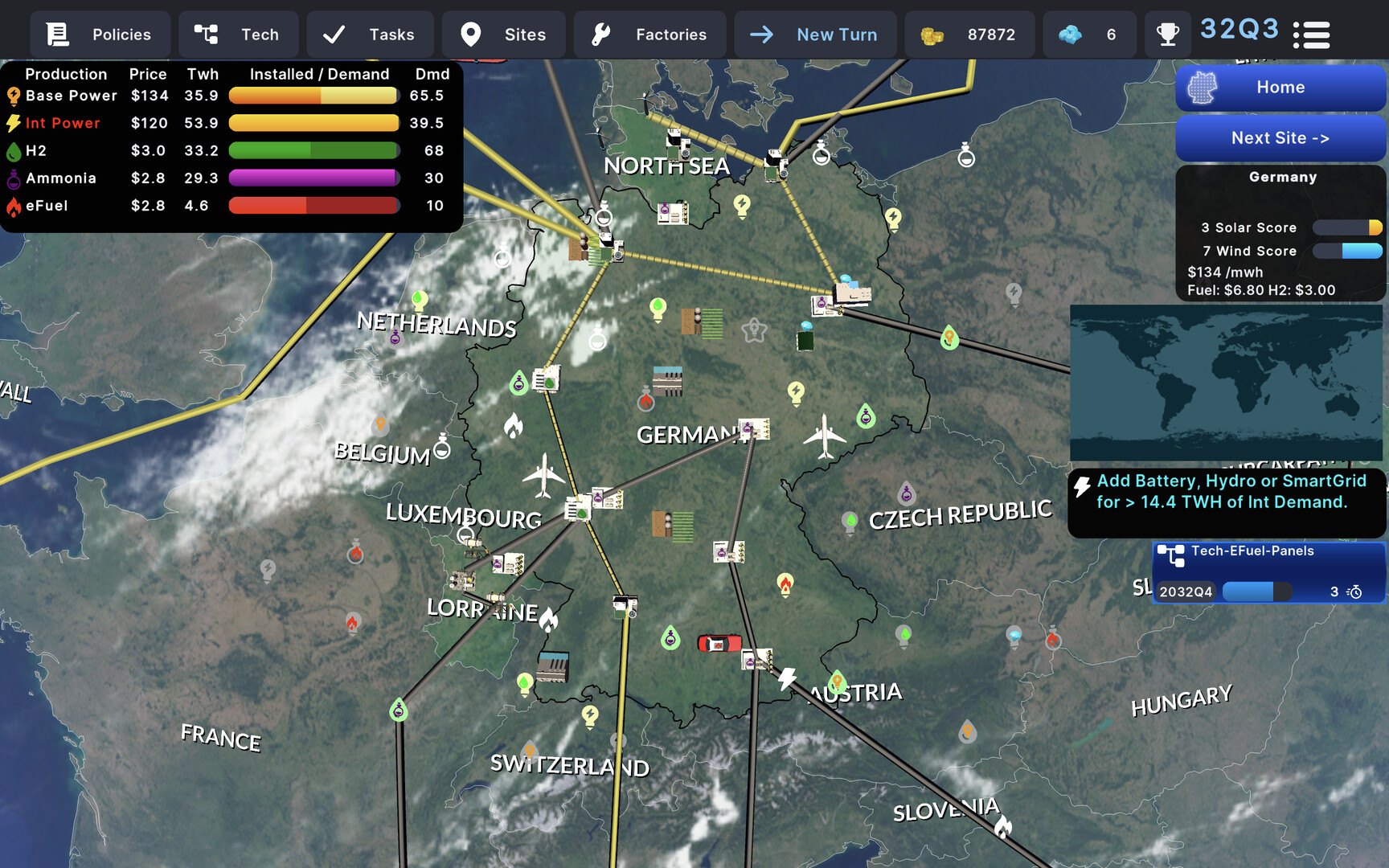Advance with the New Turn button
This screenshot has width=1389, height=868.
(814, 35)
